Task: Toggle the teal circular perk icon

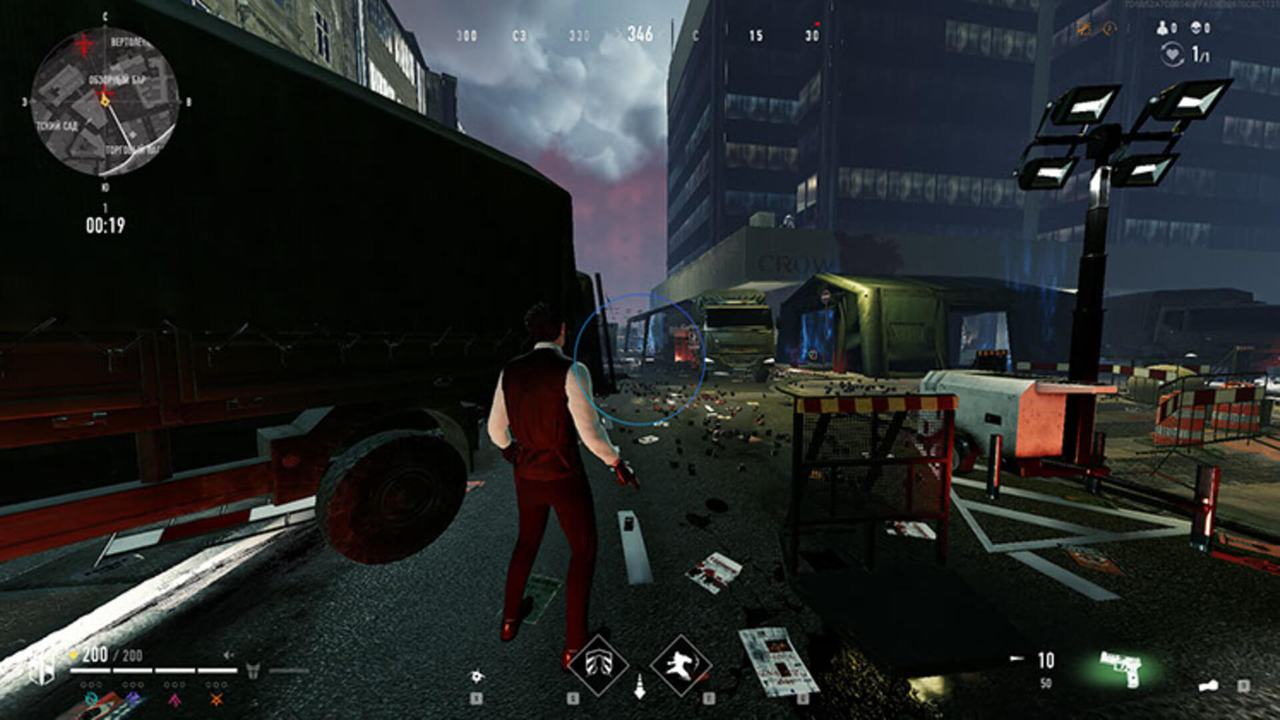Action: pyautogui.click(x=91, y=698)
